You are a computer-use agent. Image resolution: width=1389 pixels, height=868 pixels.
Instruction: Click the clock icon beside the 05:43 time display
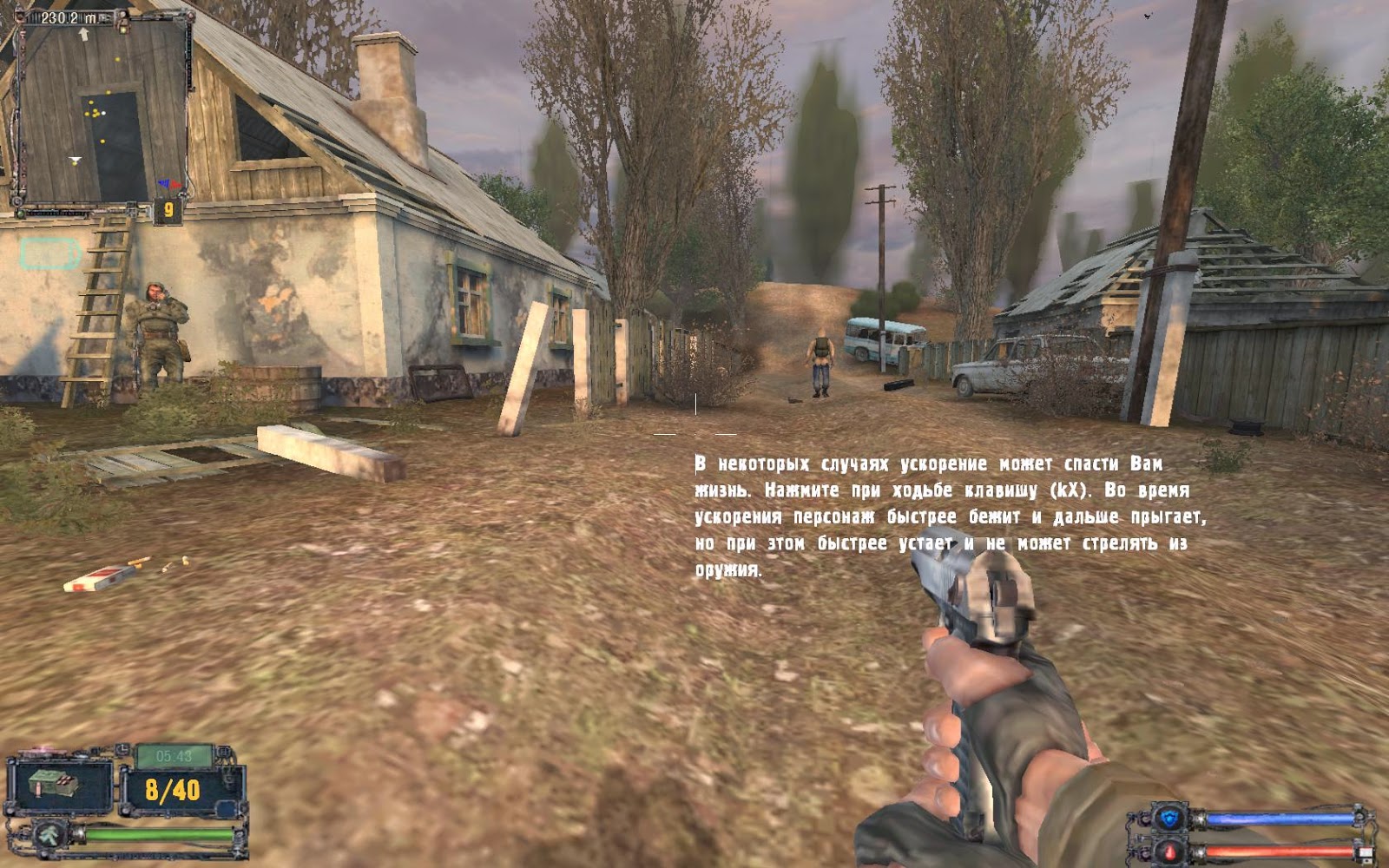point(122,750)
